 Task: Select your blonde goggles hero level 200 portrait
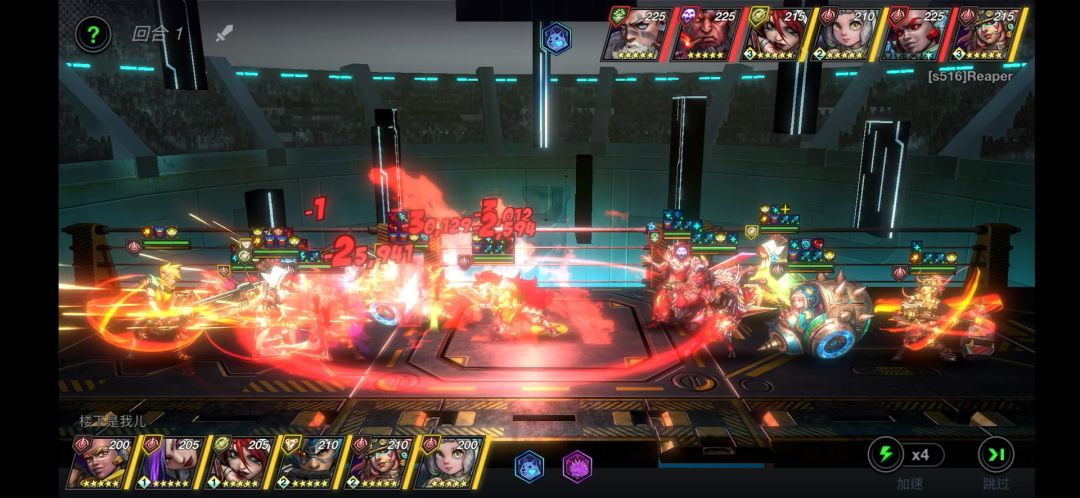pyautogui.click(x=102, y=462)
